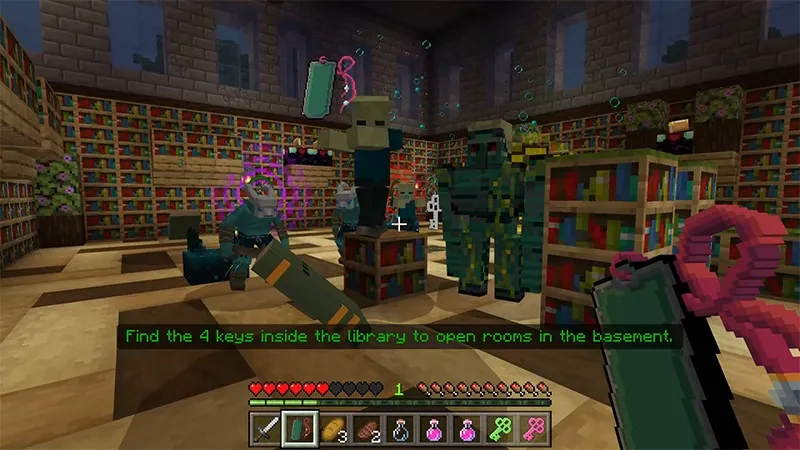Choose the bread stack in hotbar
This screenshot has width=800, height=450.
click(x=333, y=427)
